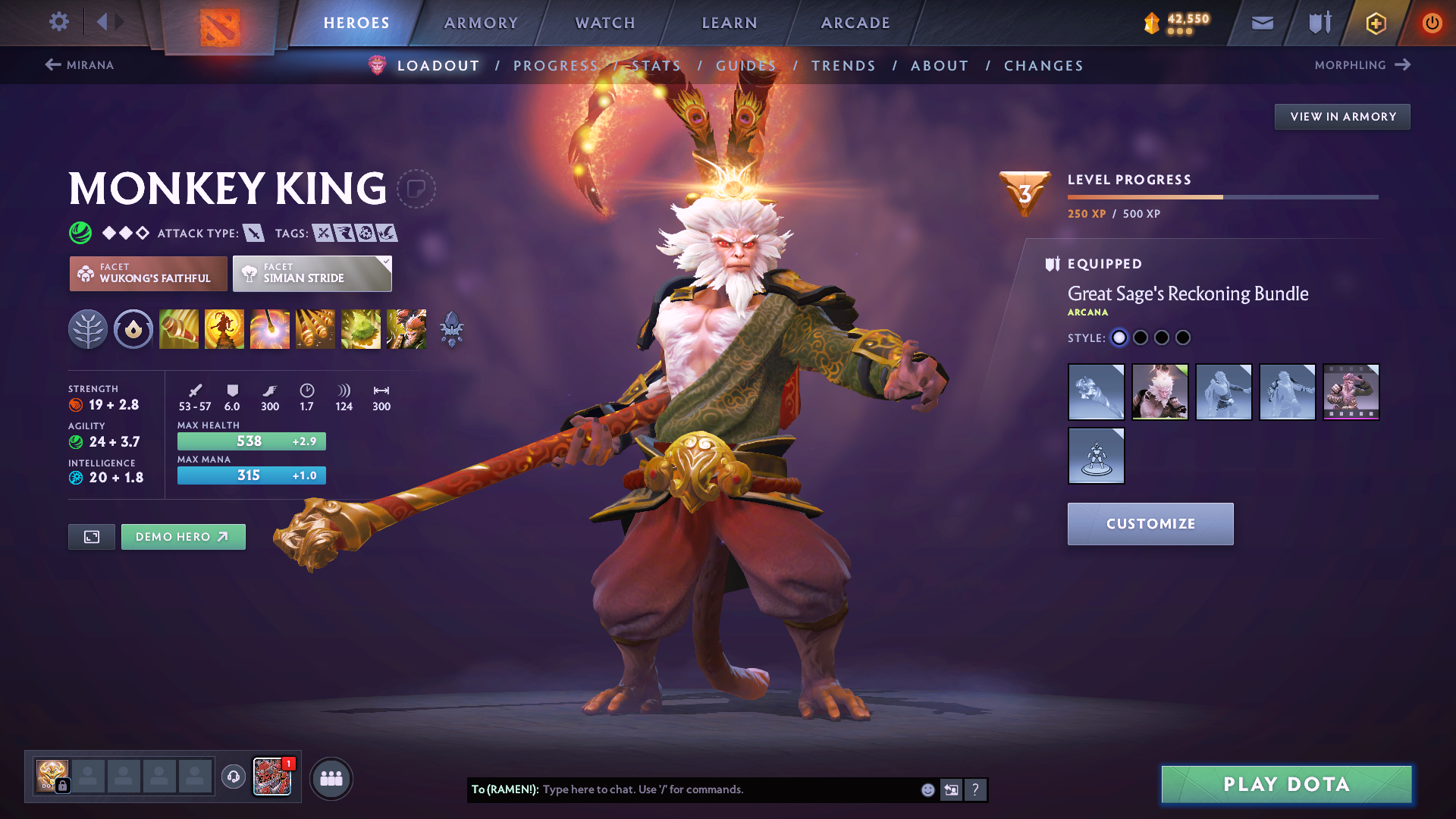Image resolution: width=1456 pixels, height=819 pixels.
Task: Click the Demo Hero button
Action: point(183,536)
